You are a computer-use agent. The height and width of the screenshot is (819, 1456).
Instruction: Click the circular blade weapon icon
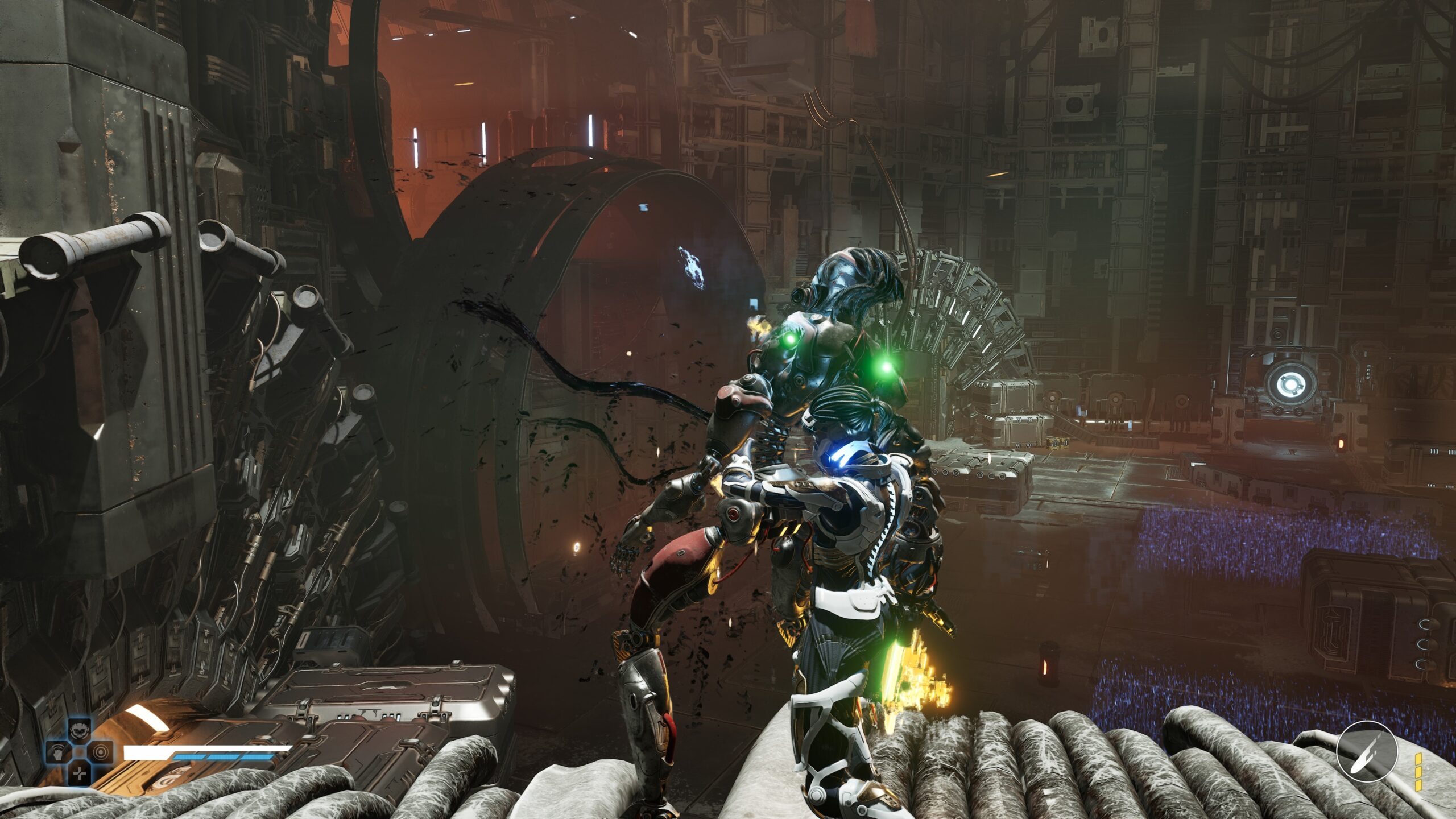[x=1366, y=751]
